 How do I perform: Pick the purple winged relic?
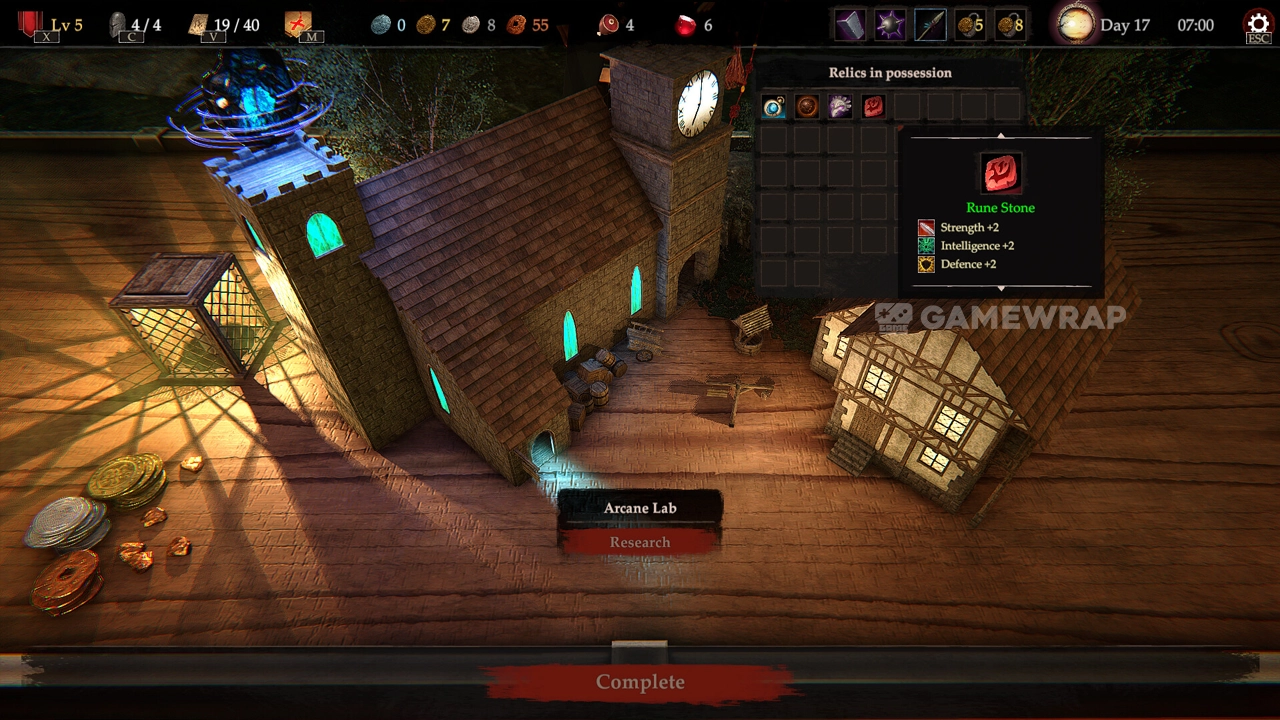840,106
